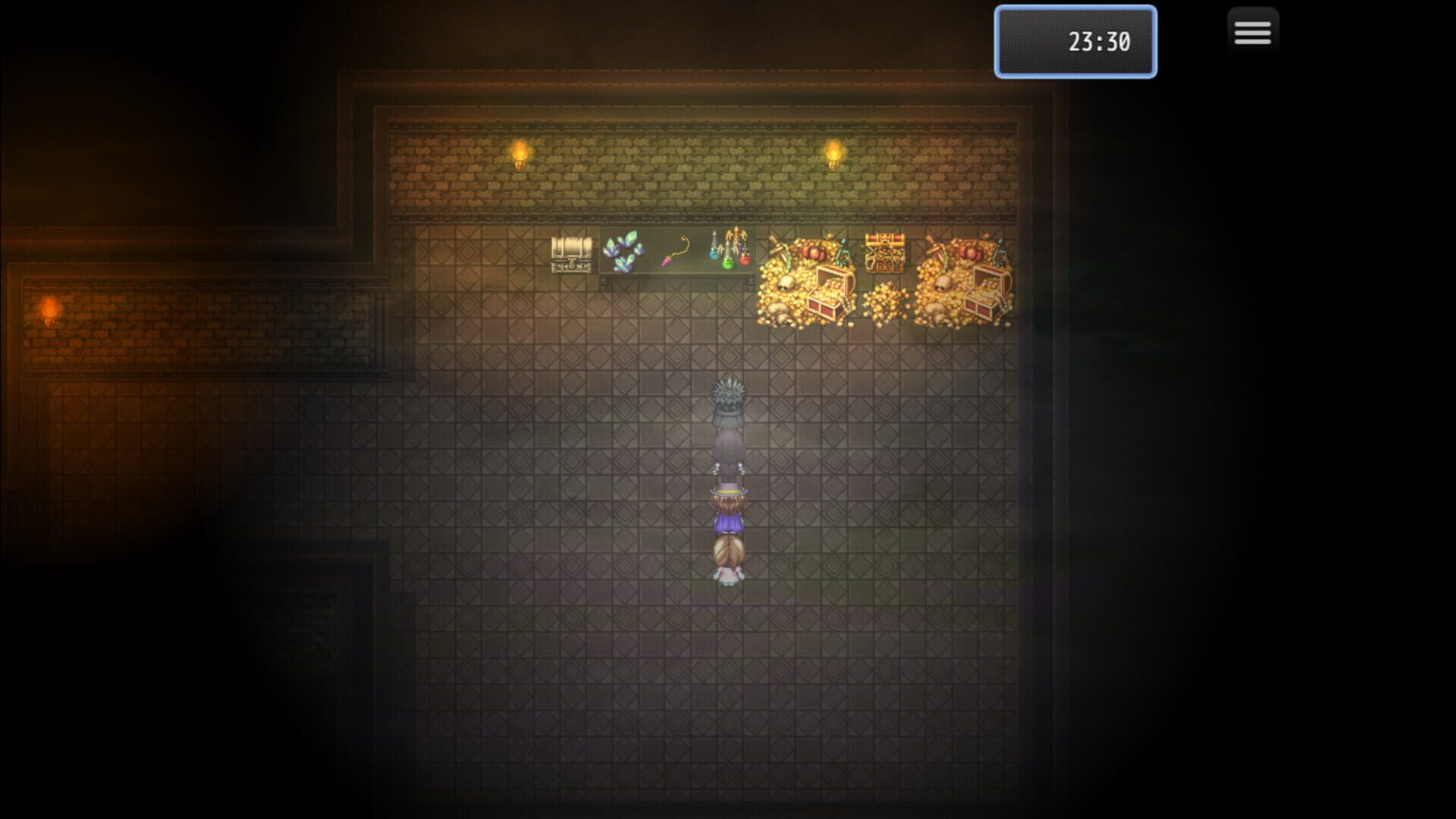Click the left wall torch
This screenshot has height=819, width=1456.
[x=519, y=155]
